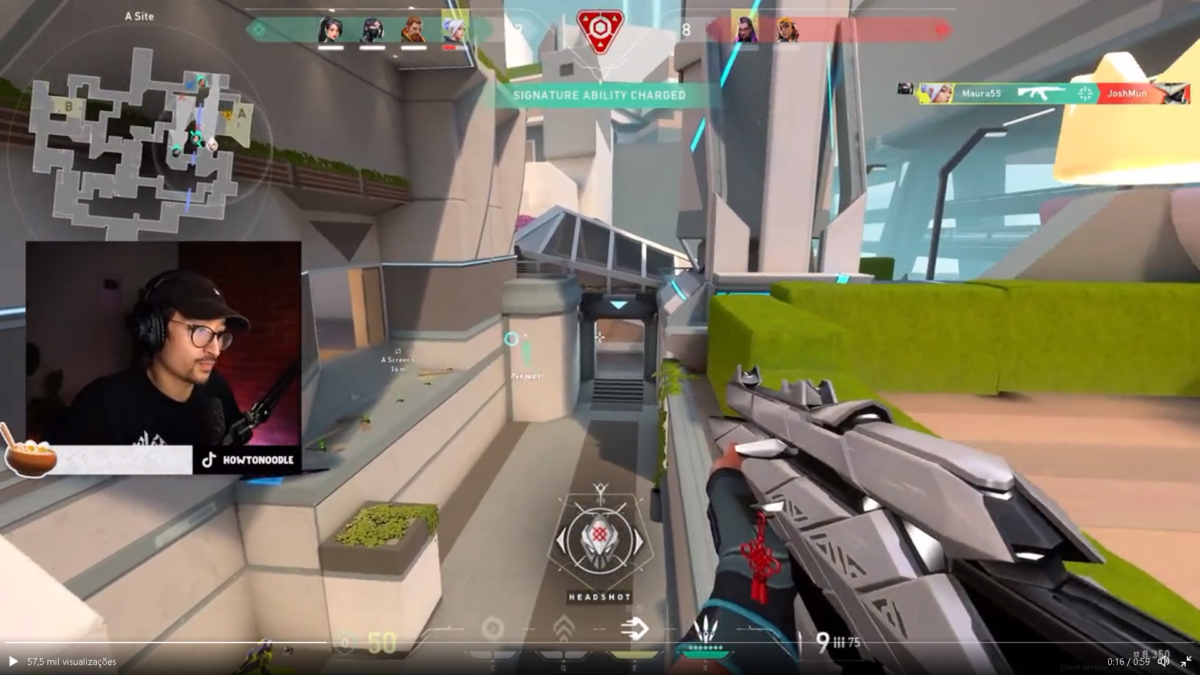The width and height of the screenshot is (1200, 675).
Task: Click the masked dark-hooded agent portrait
Action: coord(372,30)
